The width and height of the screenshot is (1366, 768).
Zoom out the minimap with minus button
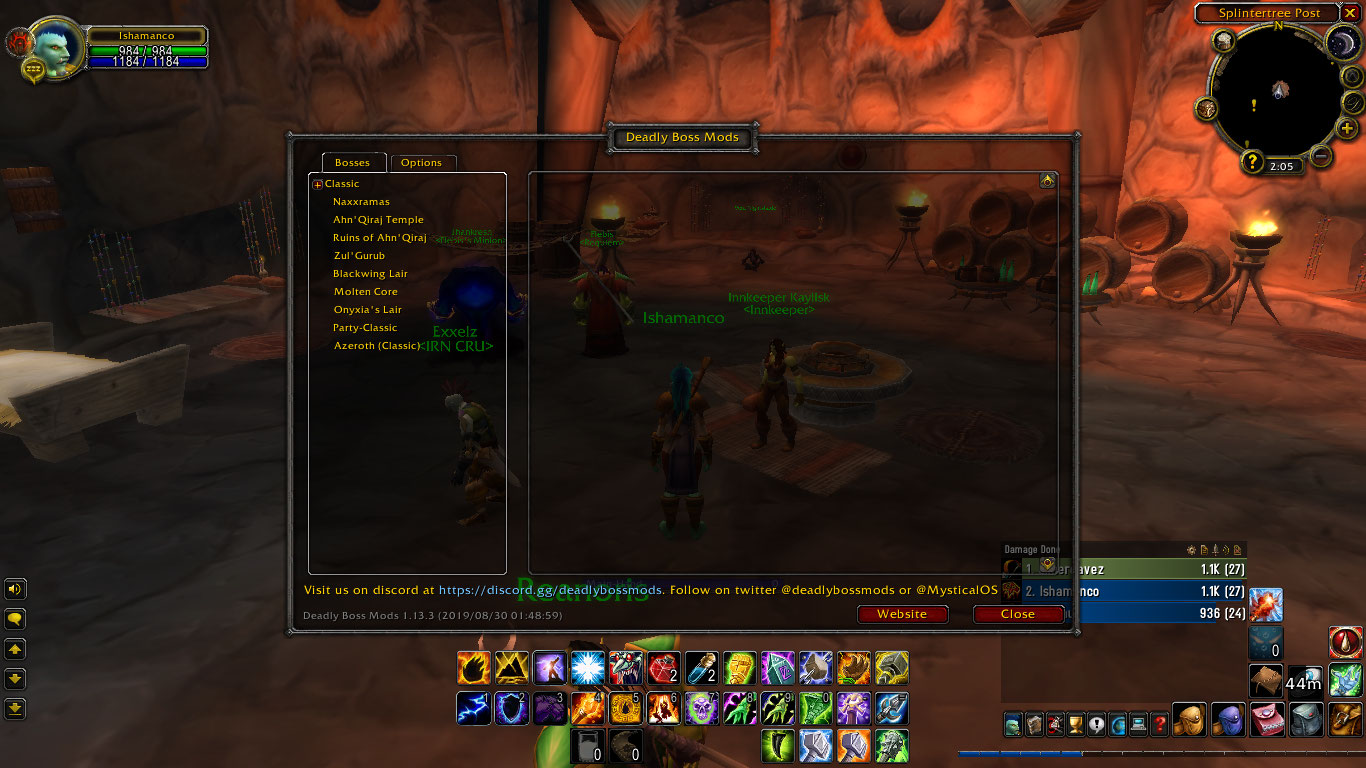(1321, 156)
